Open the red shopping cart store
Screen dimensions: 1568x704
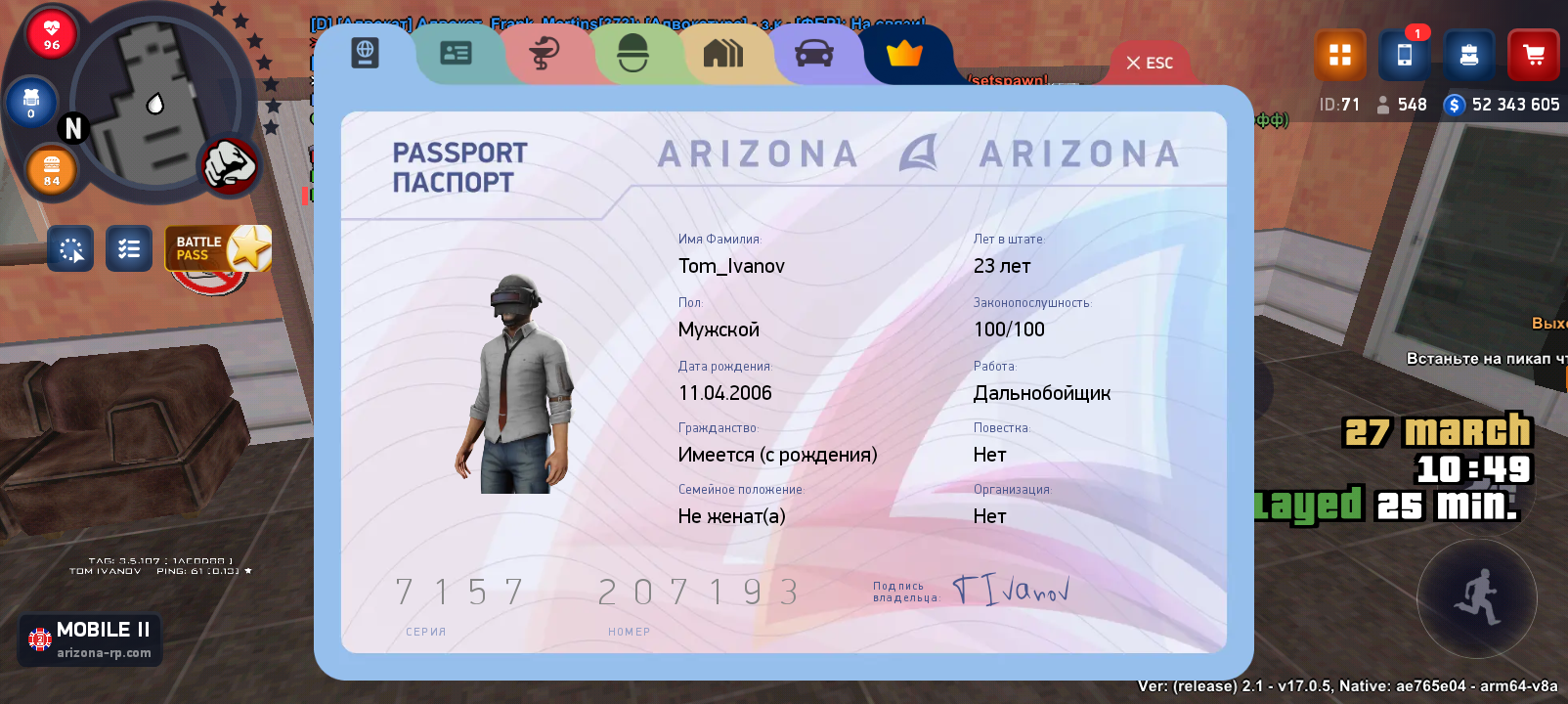click(x=1533, y=55)
